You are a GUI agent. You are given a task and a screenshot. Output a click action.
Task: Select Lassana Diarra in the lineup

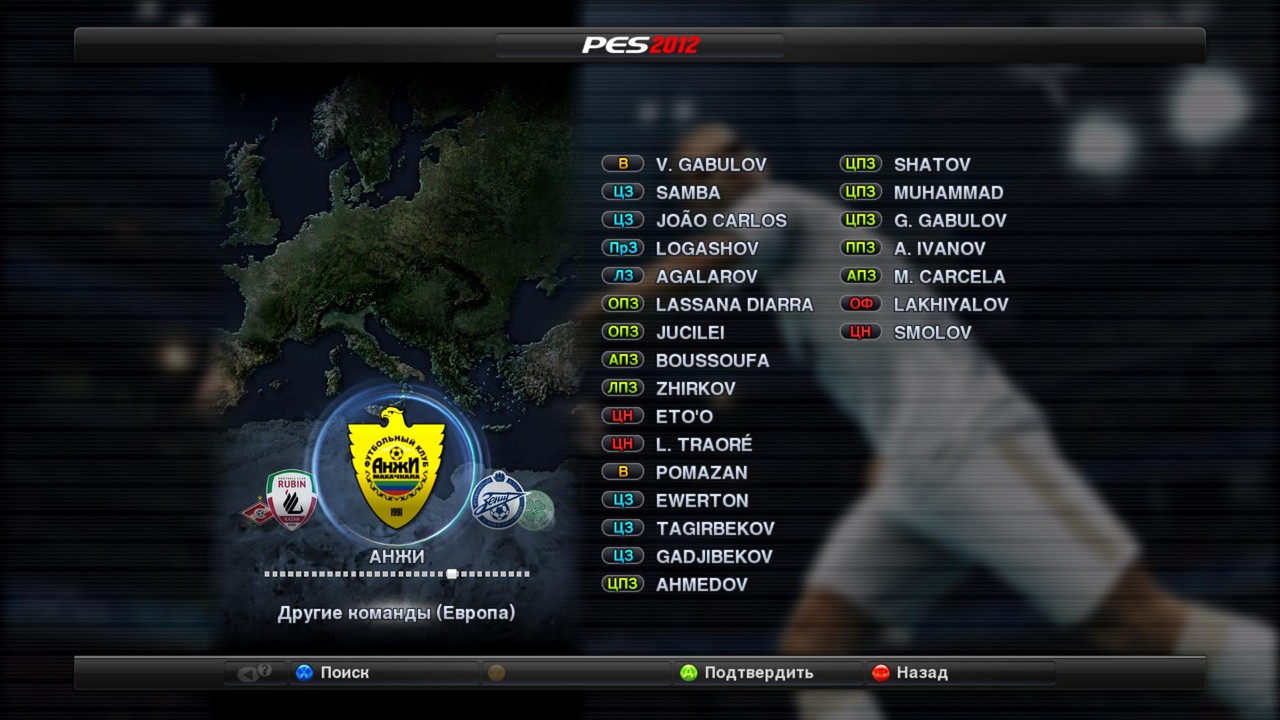734,305
